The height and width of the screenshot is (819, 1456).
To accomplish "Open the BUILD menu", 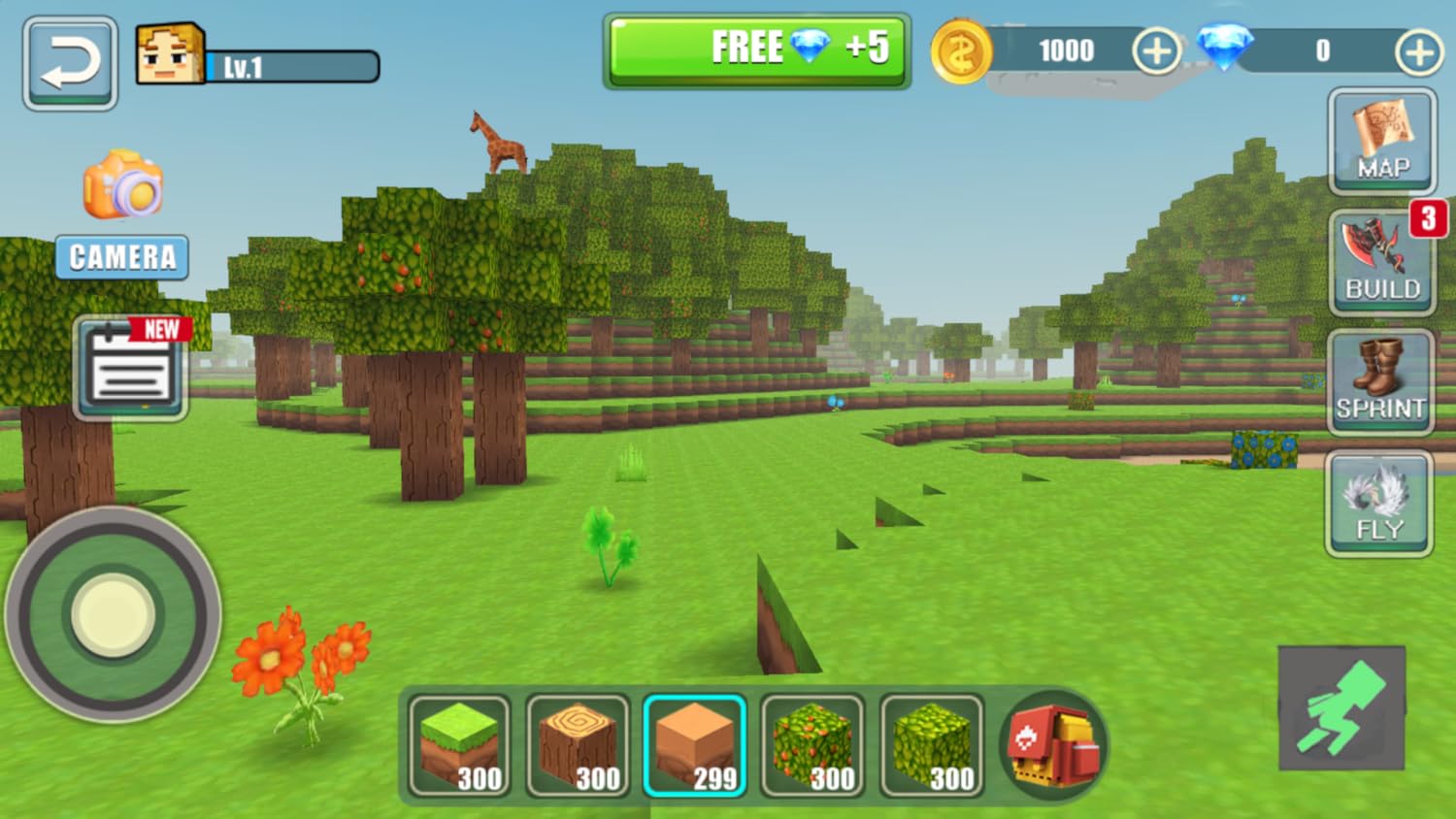I will coord(1382,262).
